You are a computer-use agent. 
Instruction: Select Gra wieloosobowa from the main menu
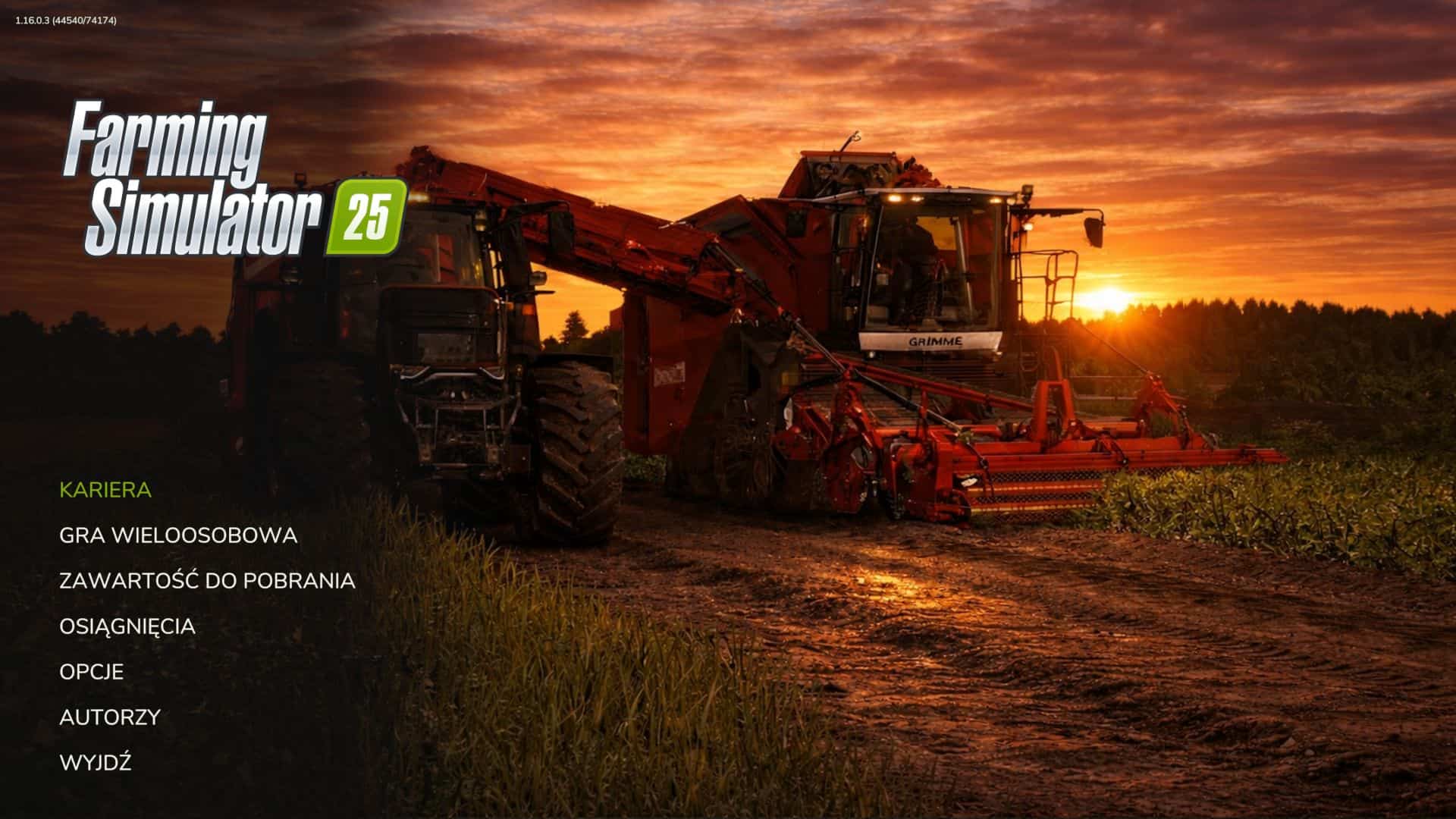[178, 535]
